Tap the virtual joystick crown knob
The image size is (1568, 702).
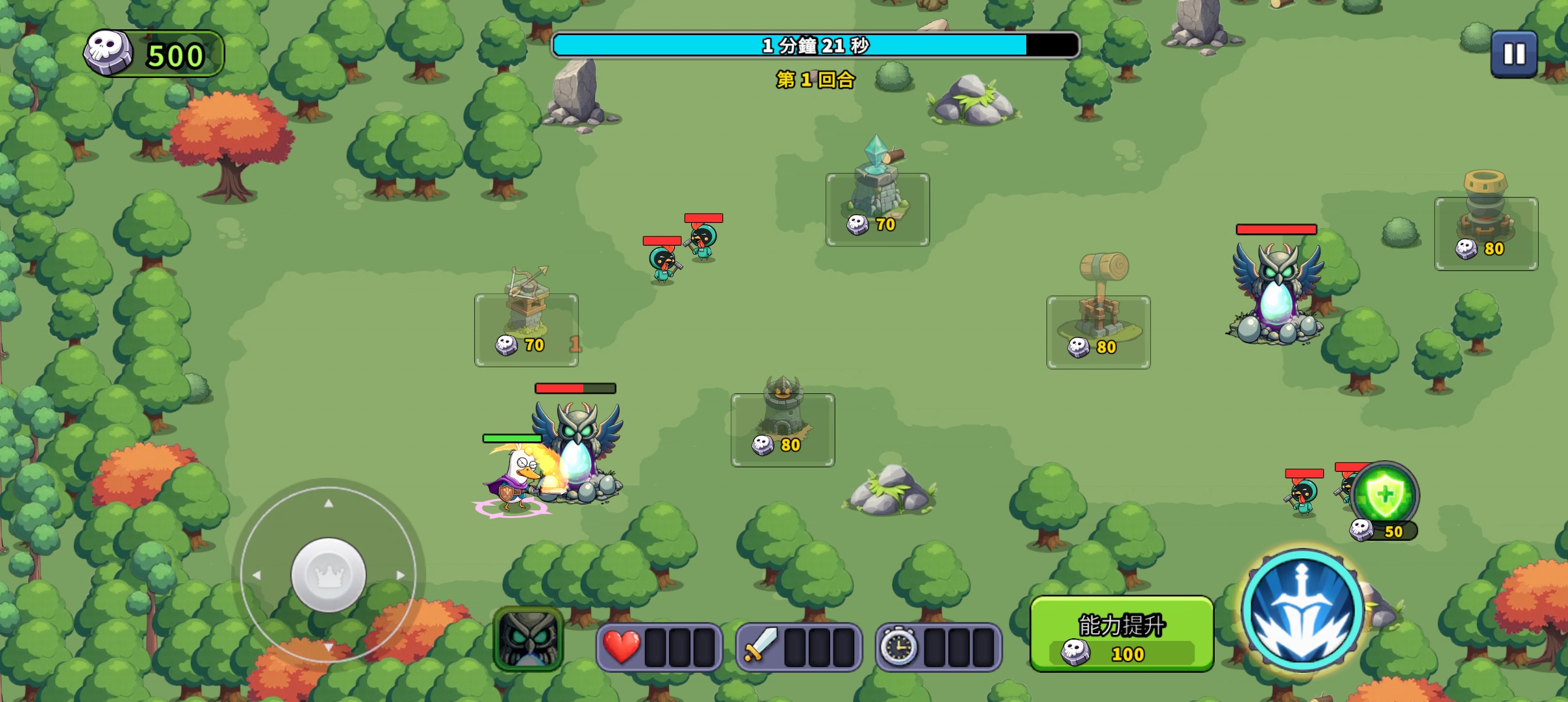pos(329,575)
